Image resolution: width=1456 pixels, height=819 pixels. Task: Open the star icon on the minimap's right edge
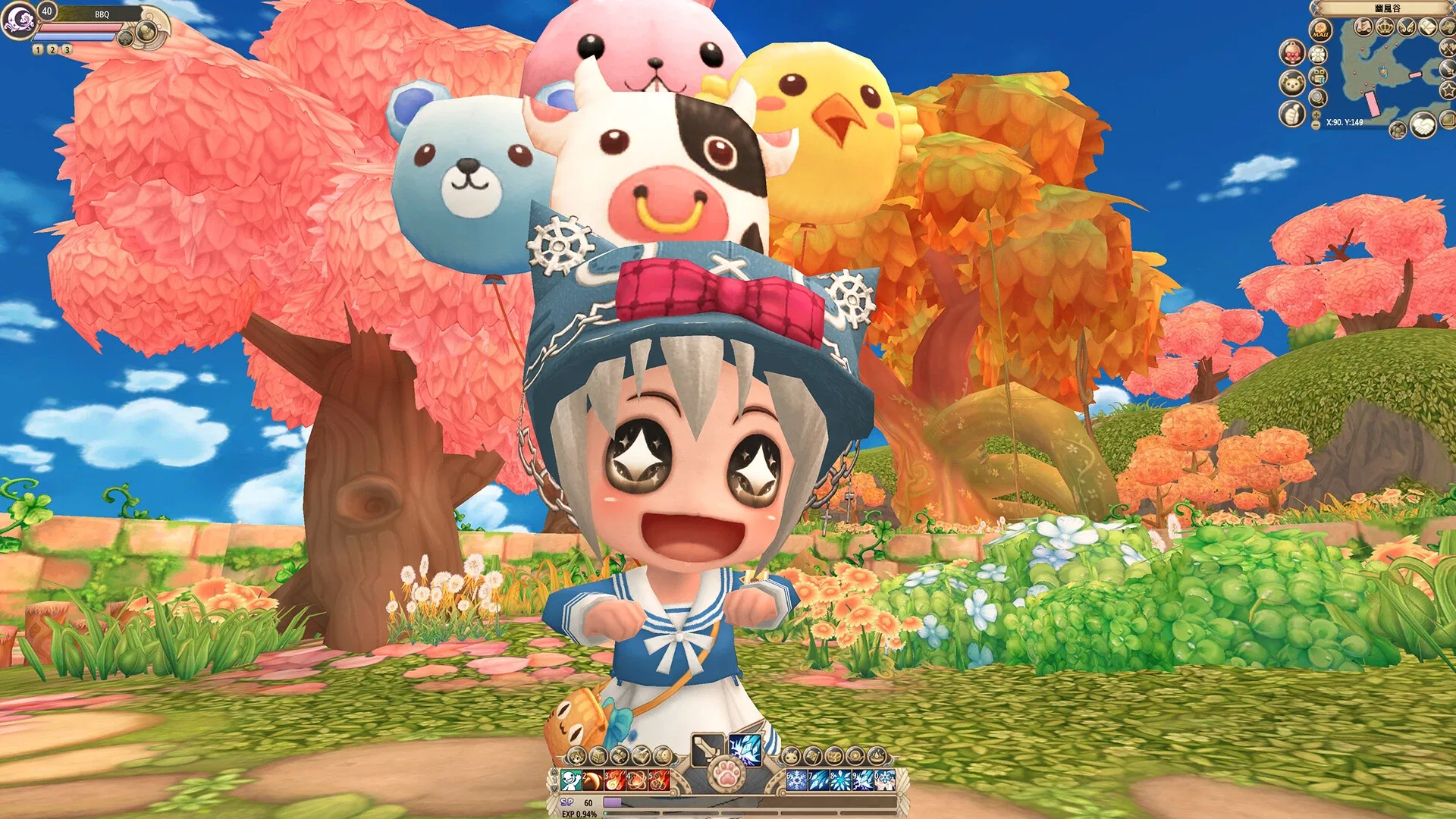pos(1448,90)
